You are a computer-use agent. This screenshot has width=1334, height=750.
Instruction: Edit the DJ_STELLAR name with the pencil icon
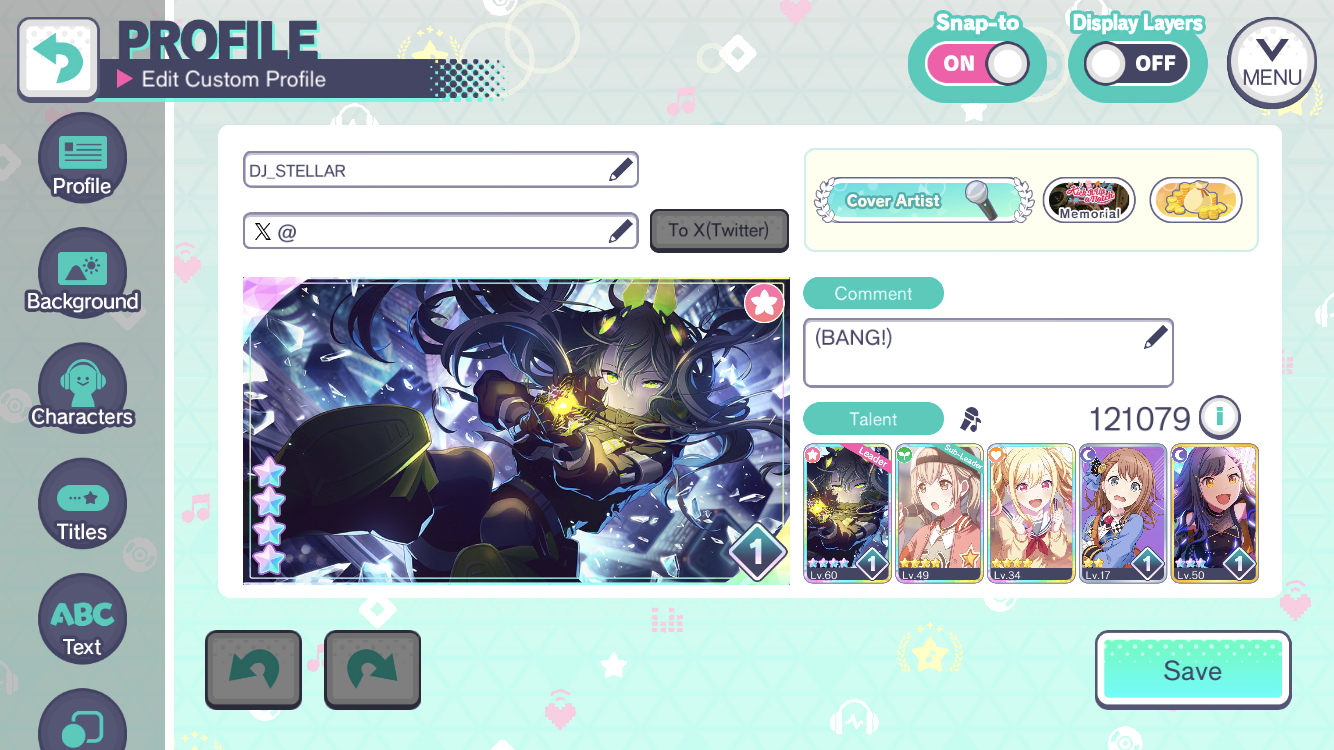point(618,169)
